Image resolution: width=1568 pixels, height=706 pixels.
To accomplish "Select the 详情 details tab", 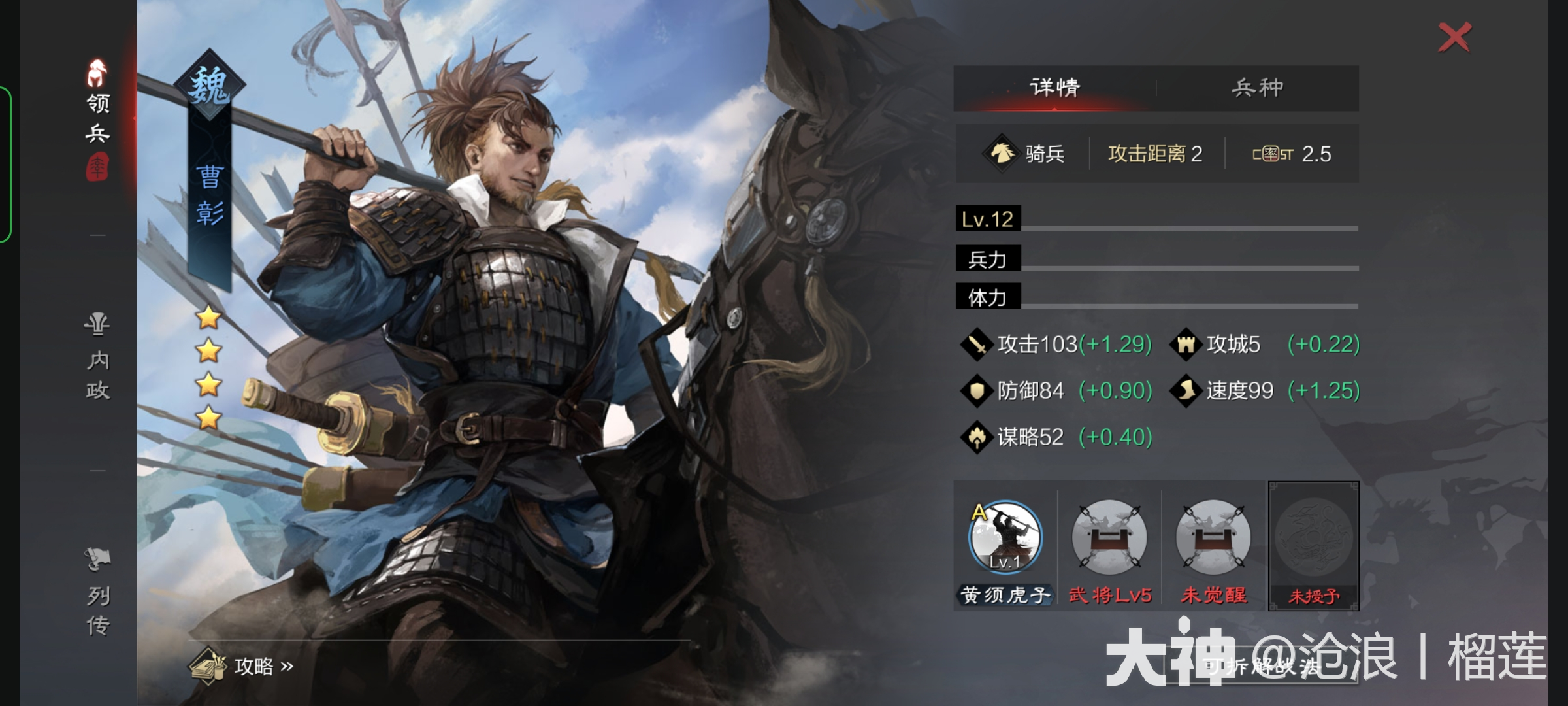I will tap(1054, 88).
